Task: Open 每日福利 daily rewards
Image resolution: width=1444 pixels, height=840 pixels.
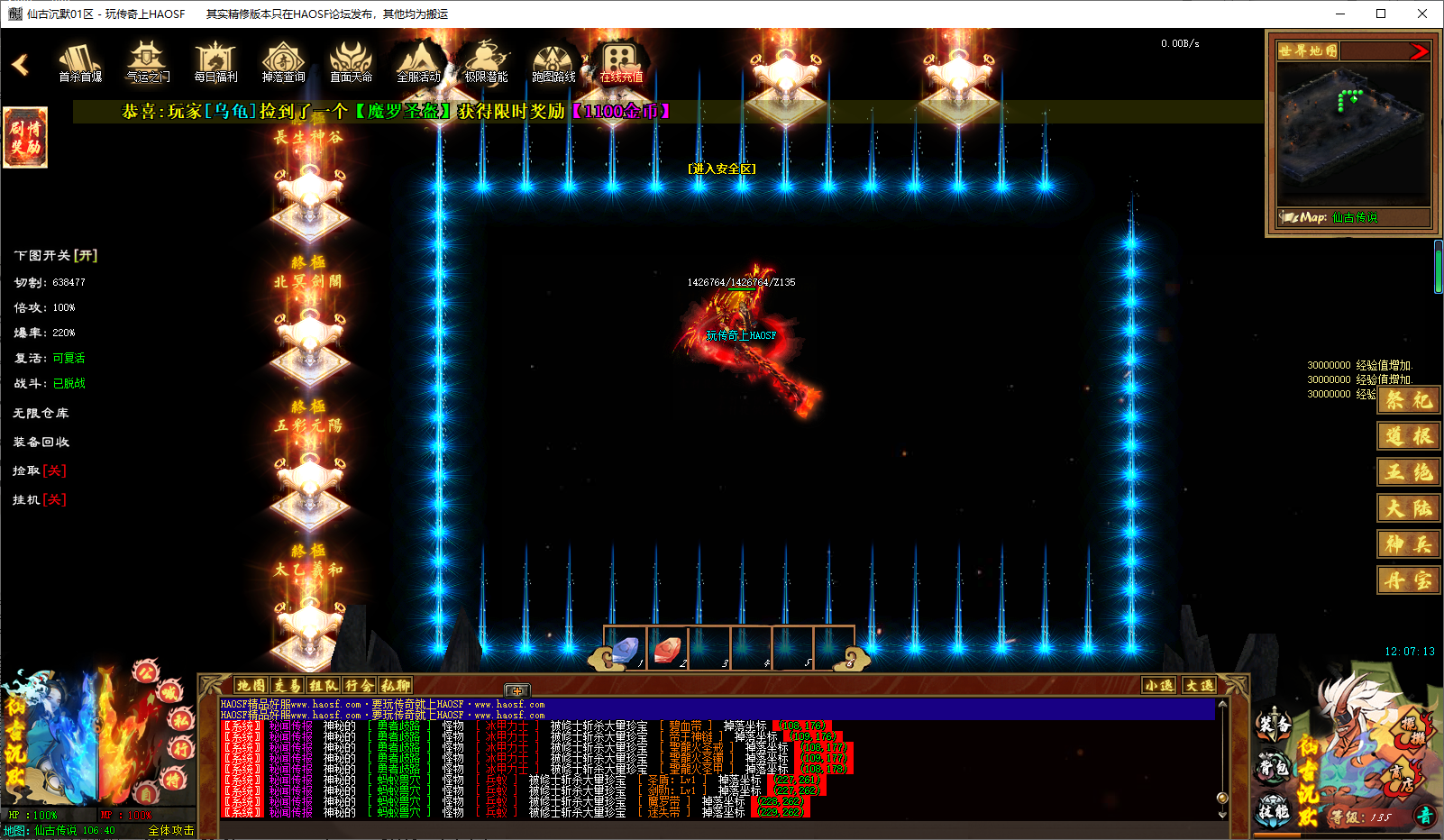Action: pyautogui.click(x=215, y=63)
